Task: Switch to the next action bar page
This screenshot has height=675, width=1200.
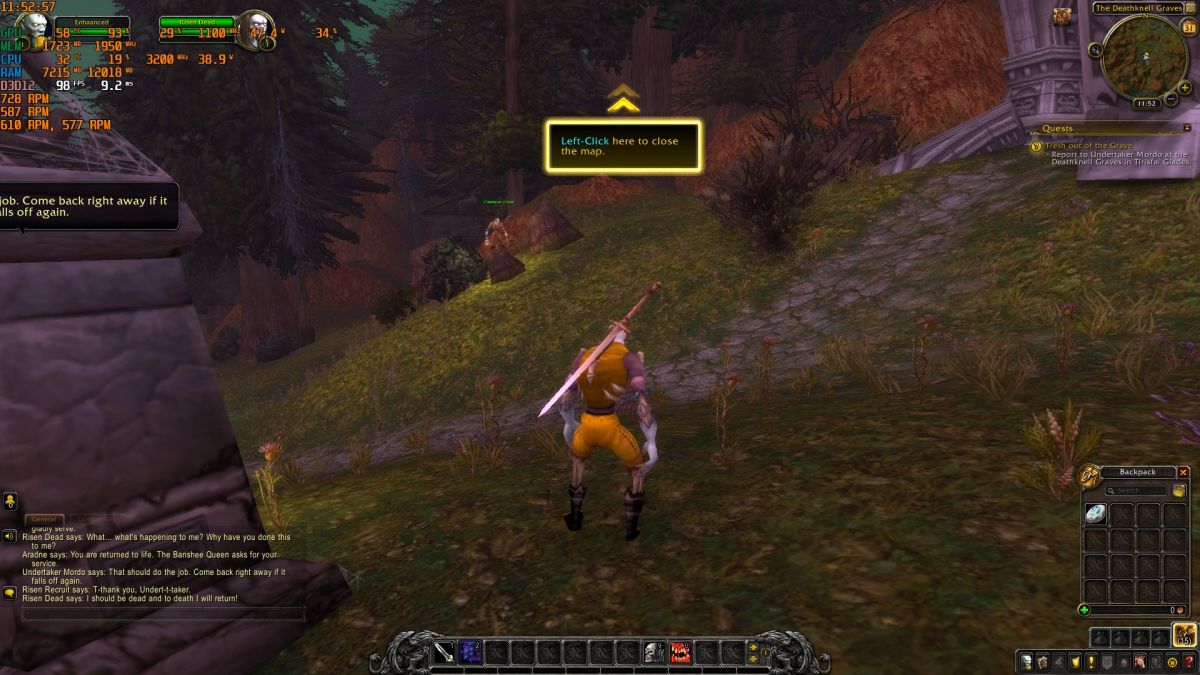Action: pyautogui.click(x=753, y=647)
